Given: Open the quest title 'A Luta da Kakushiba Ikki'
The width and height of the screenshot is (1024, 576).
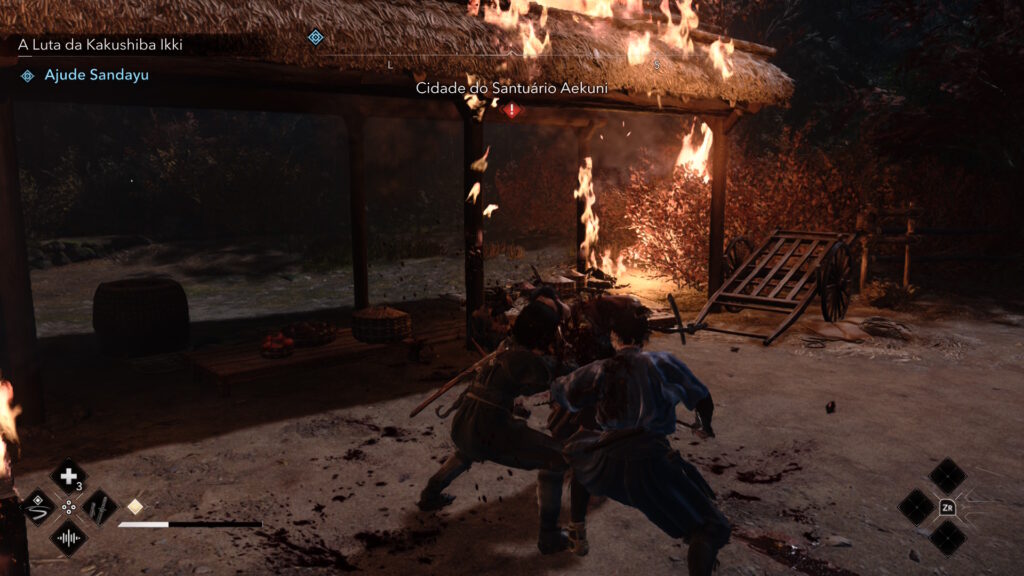Looking at the screenshot, I should [x=100, y=45].
